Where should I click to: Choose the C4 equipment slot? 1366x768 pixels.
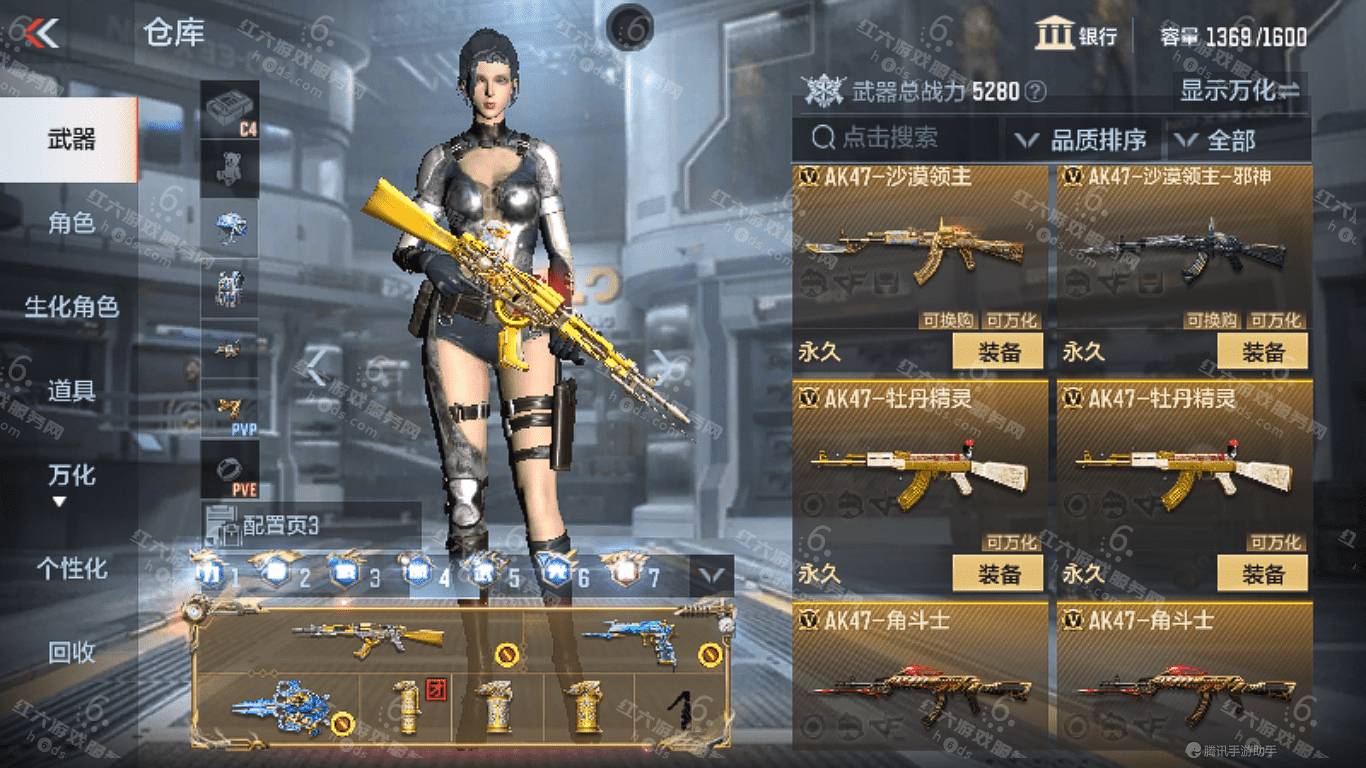230,109
